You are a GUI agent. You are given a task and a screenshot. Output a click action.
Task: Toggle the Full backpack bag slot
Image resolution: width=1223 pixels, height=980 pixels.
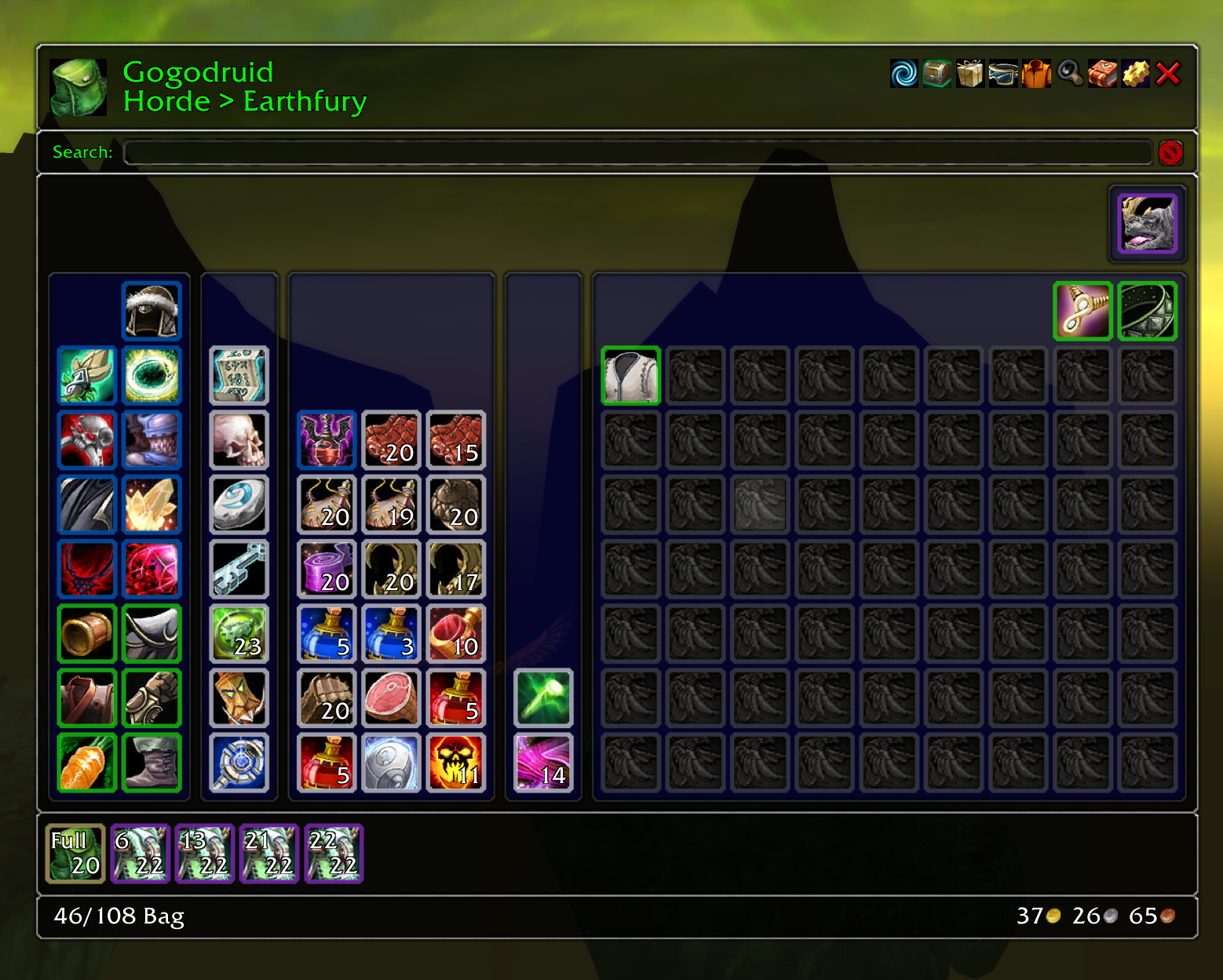(x=75, y=854)
